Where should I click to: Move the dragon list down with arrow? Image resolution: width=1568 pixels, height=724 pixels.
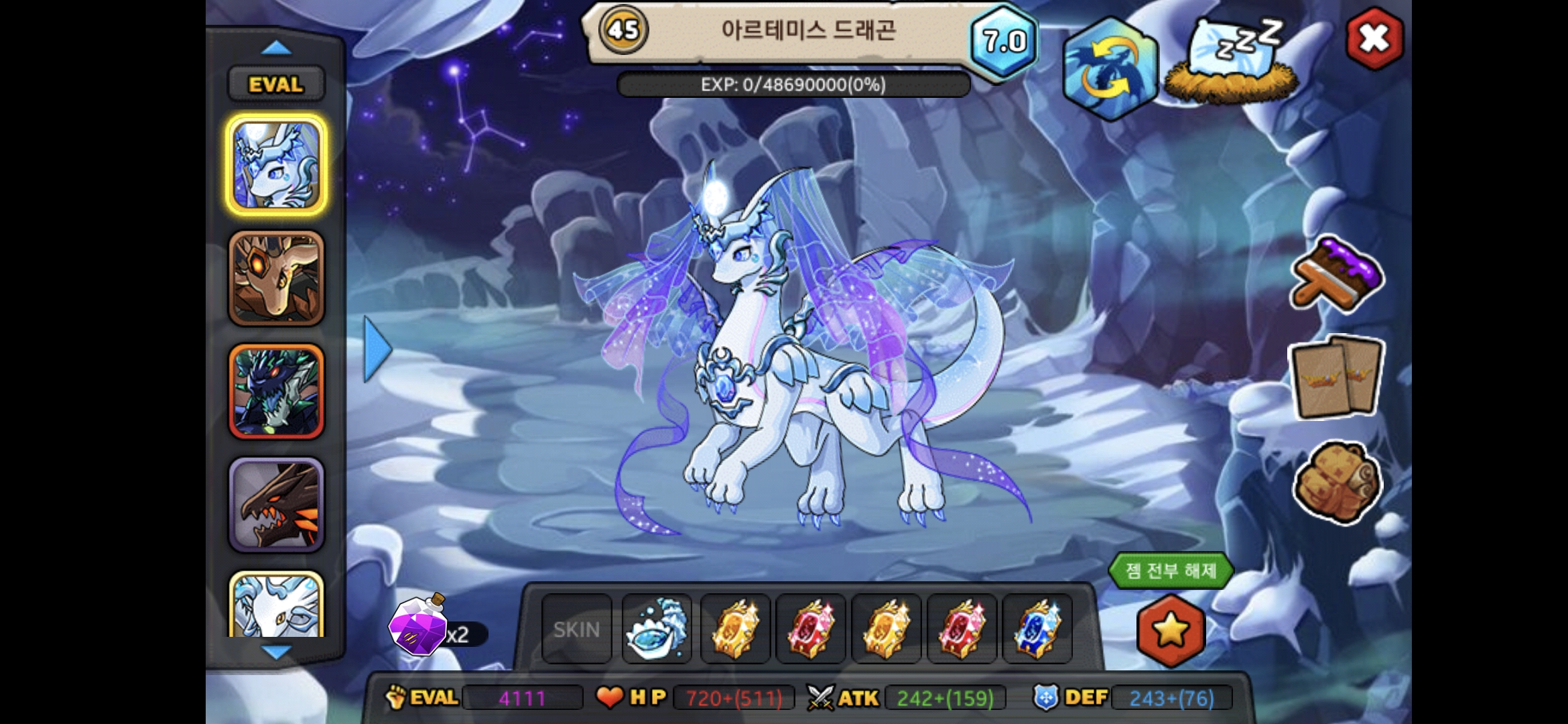pos(275,652)
